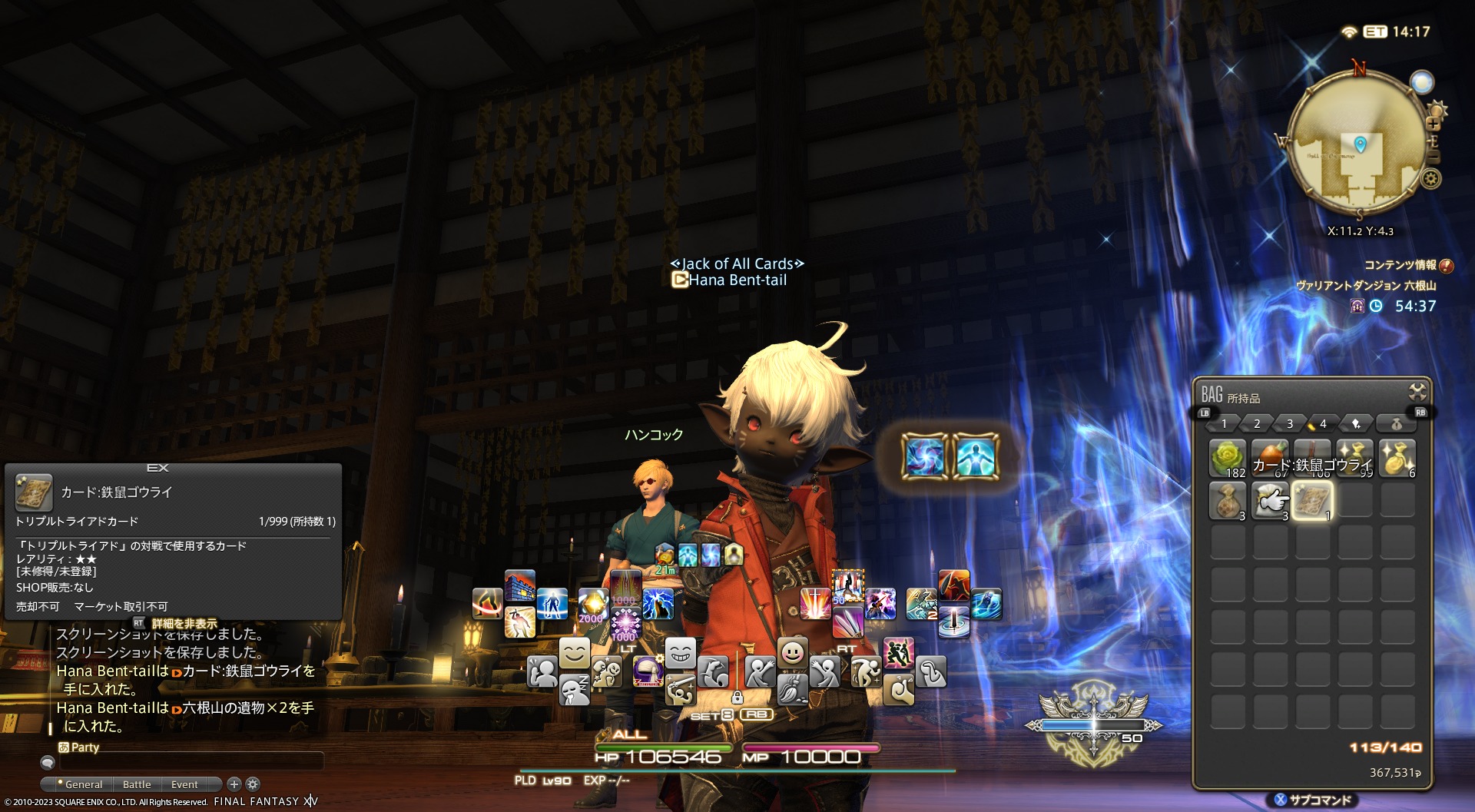Open chat log settings gear

pos(253,784)
